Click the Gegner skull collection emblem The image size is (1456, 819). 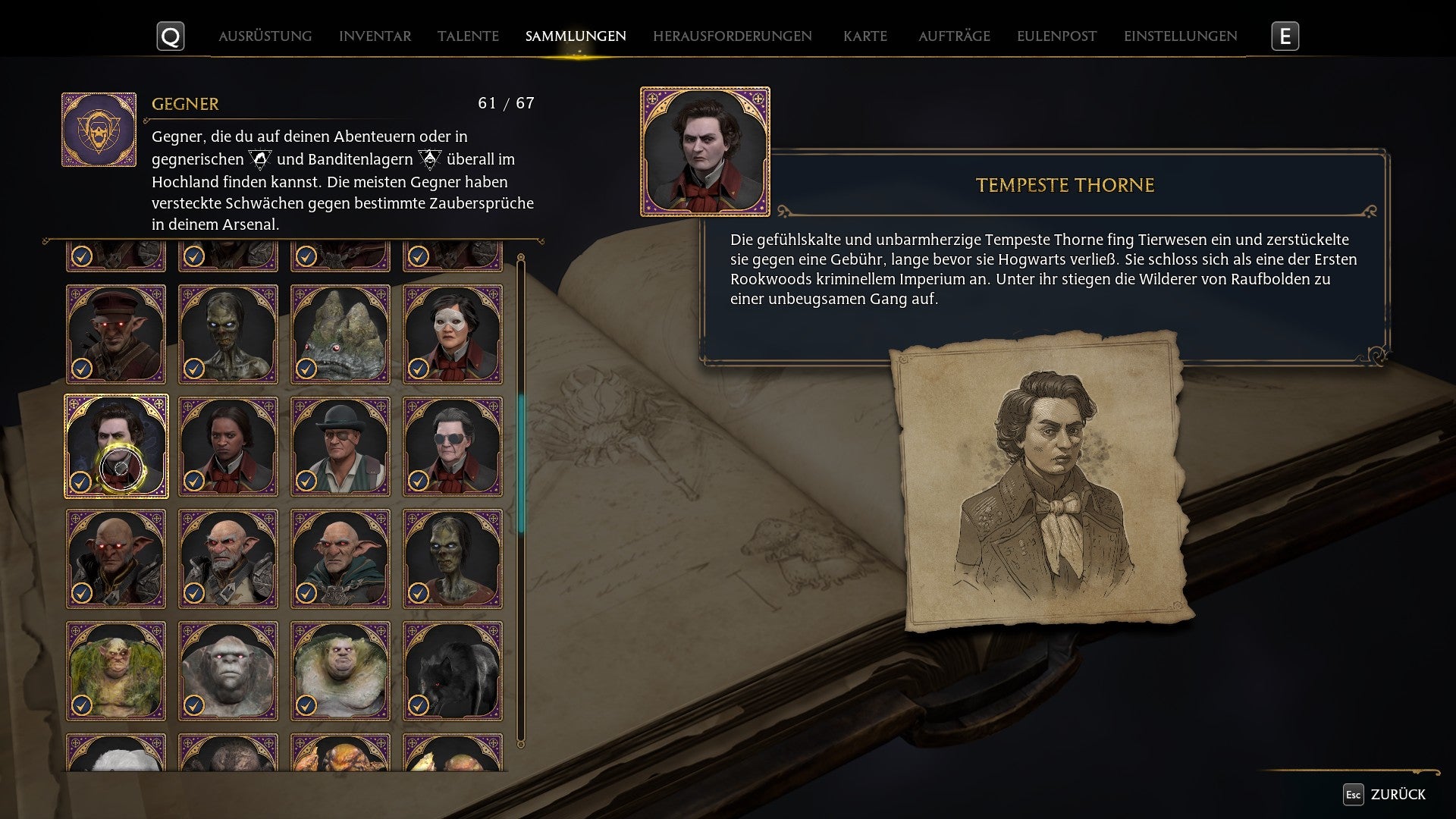click(x=99, y=128)
